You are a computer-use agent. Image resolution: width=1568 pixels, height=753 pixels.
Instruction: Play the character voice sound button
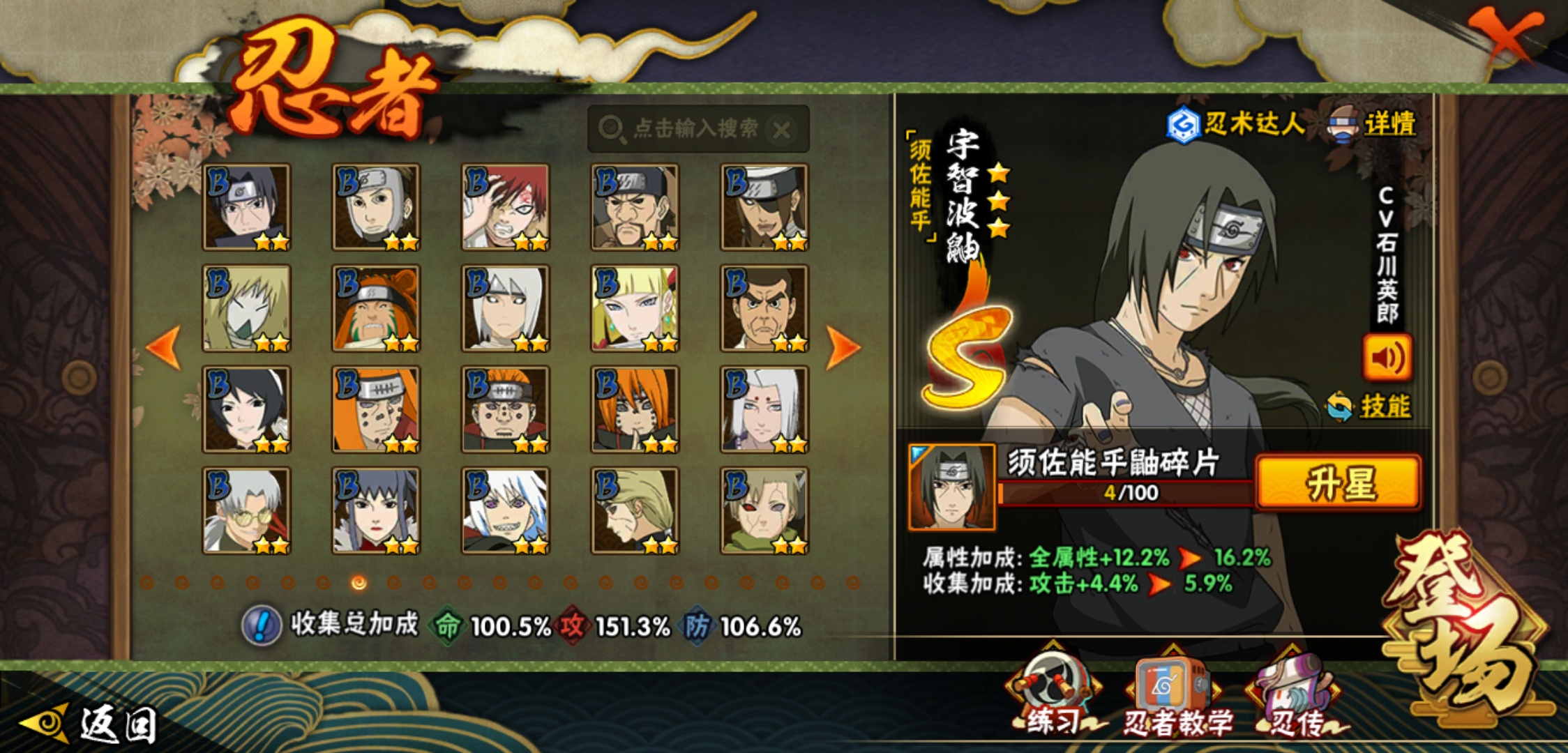pos(1387,358)
